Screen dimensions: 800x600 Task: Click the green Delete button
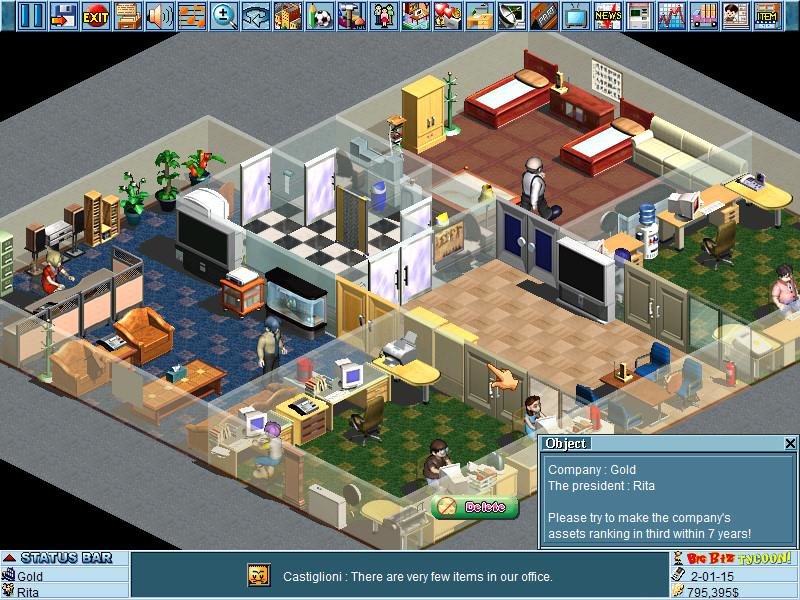point(476,507)
